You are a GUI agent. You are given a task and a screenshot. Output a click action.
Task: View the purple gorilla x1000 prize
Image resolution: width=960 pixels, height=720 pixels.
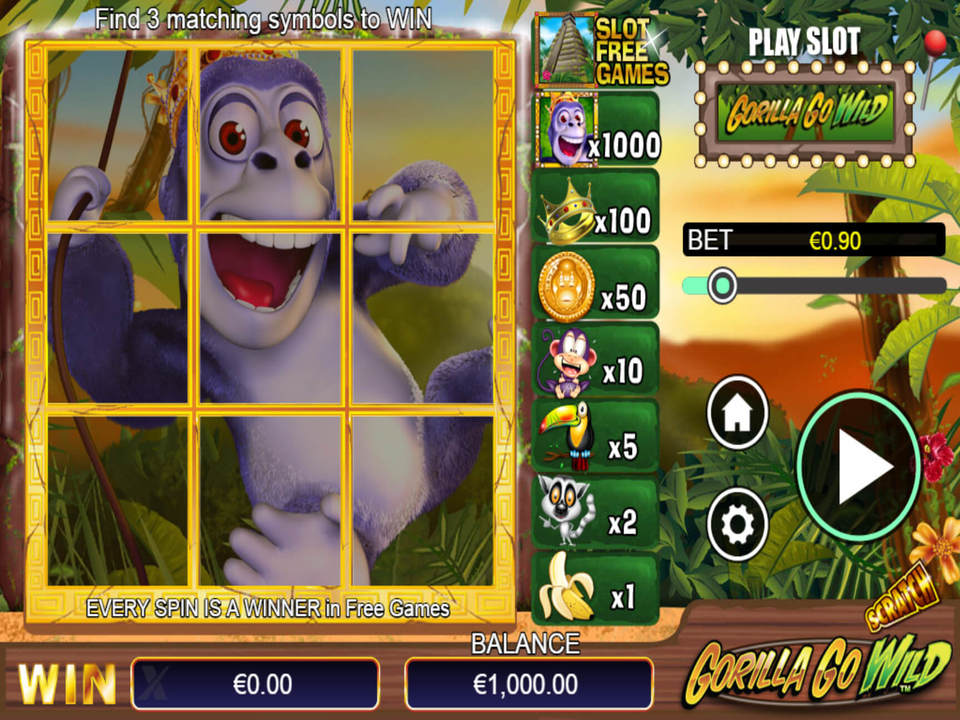click(x=598, y=129)
